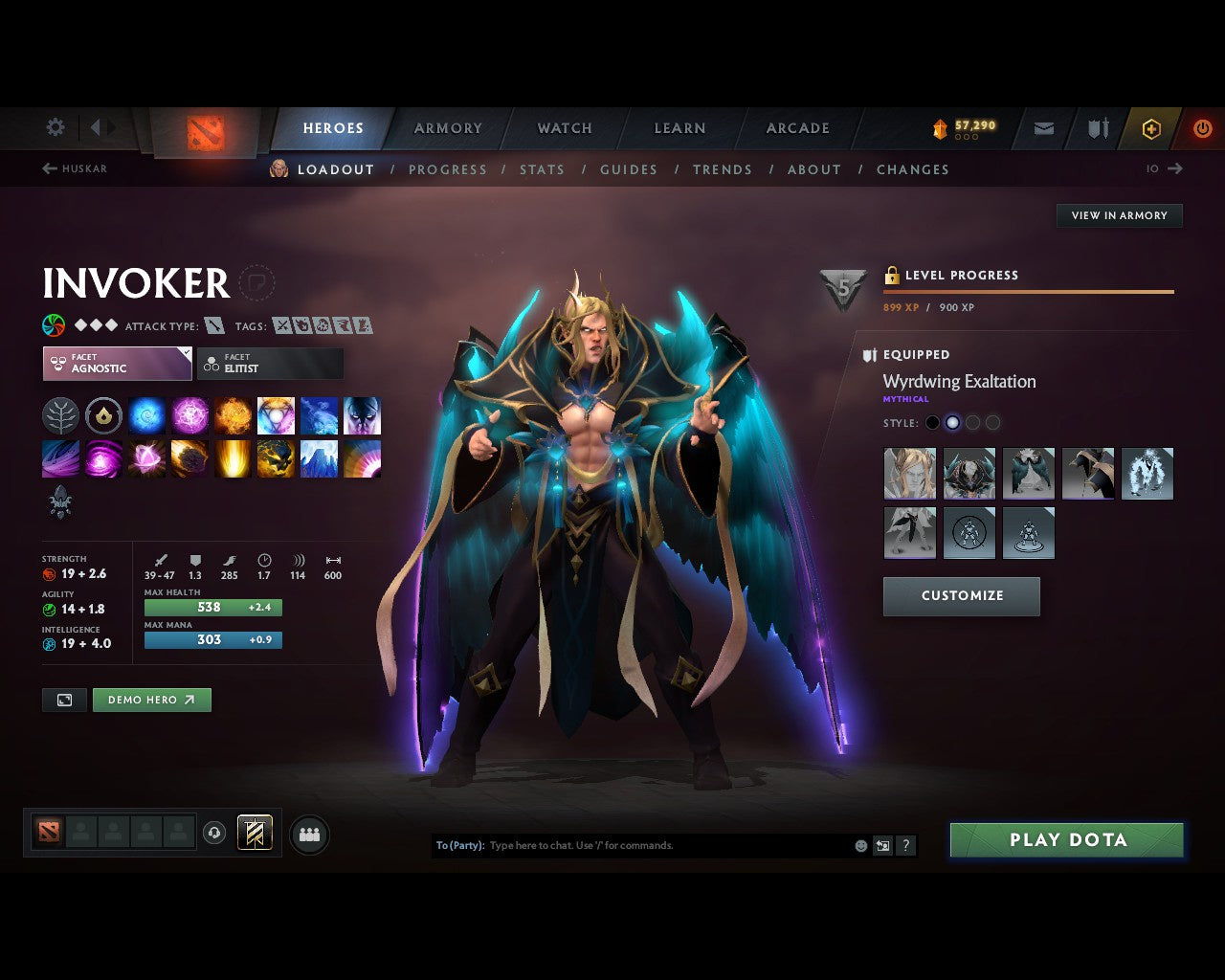The image size is (1225, 980).
Task: Click the settings gear icon
Action: [x=55, y=126]
